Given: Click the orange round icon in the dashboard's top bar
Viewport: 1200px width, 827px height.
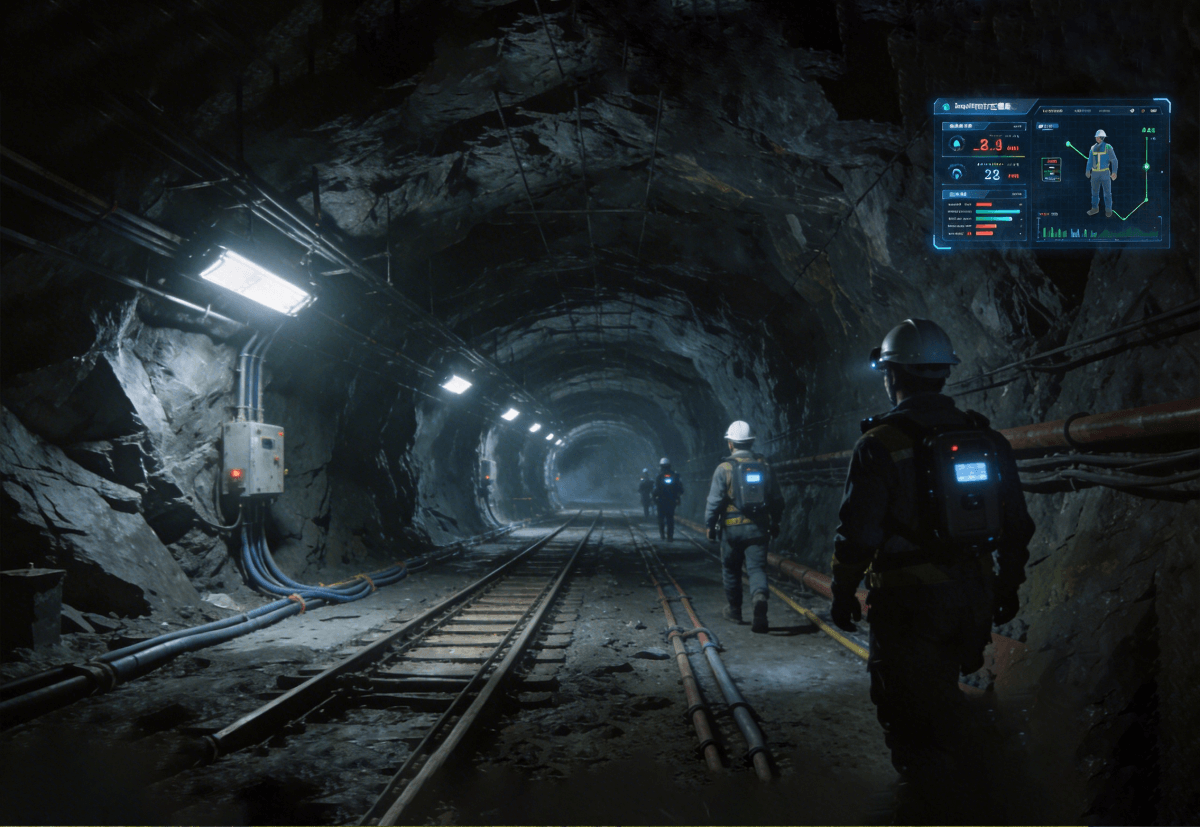Looking at the screenshot, I should coord(1143,111).
